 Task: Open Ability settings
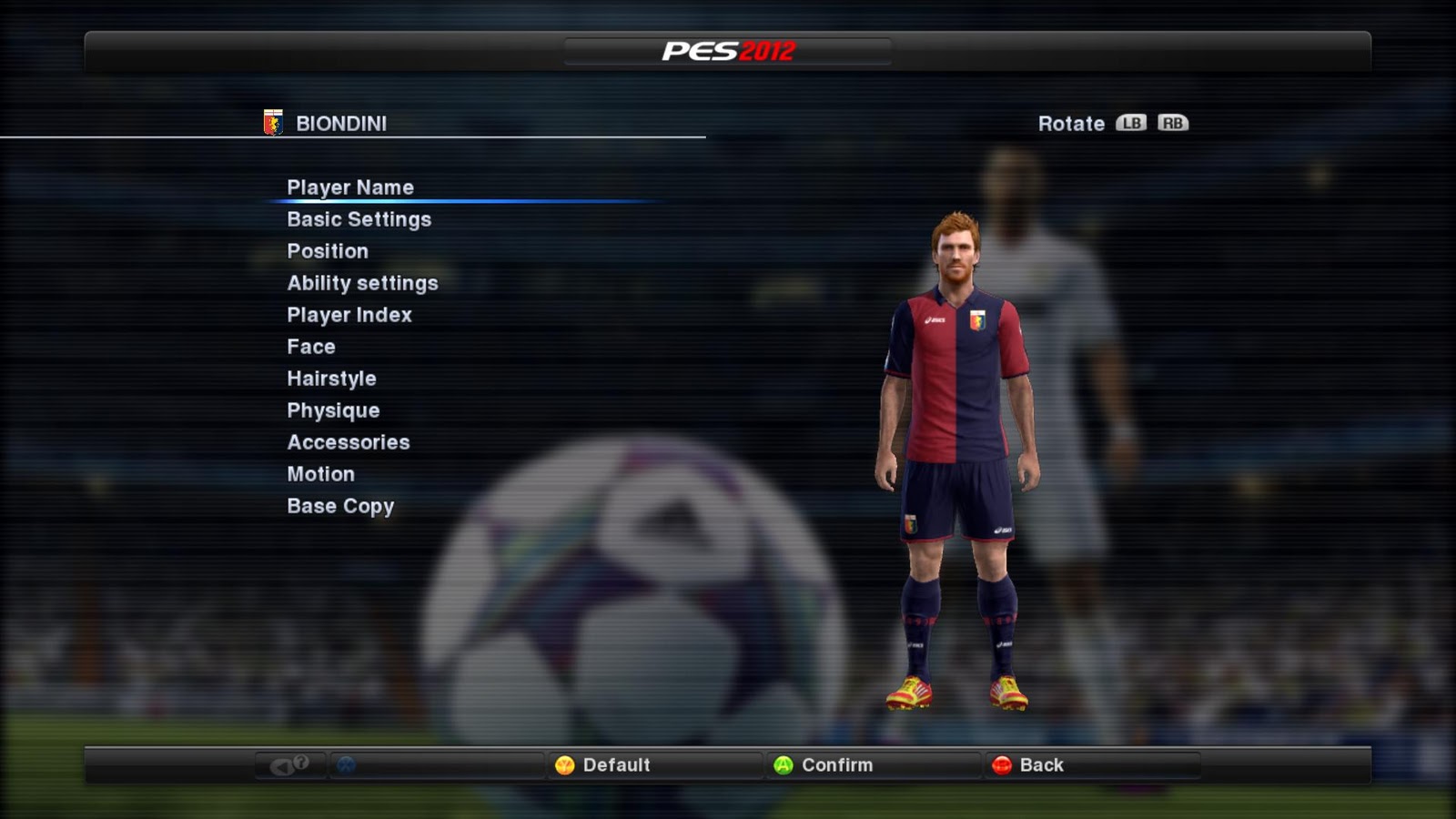(x=361, y=282)
